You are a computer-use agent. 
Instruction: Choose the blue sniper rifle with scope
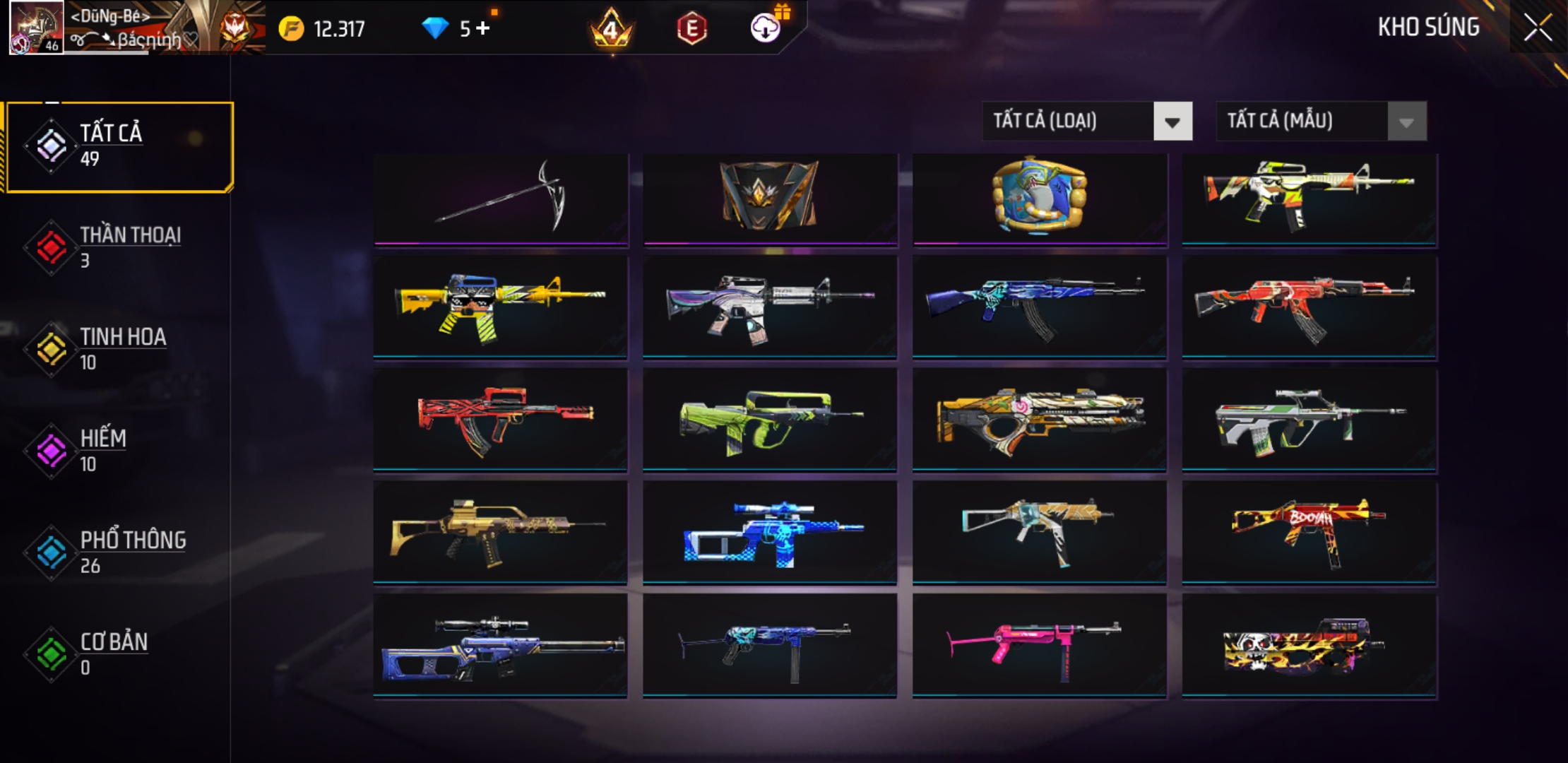tap(501, 645)
